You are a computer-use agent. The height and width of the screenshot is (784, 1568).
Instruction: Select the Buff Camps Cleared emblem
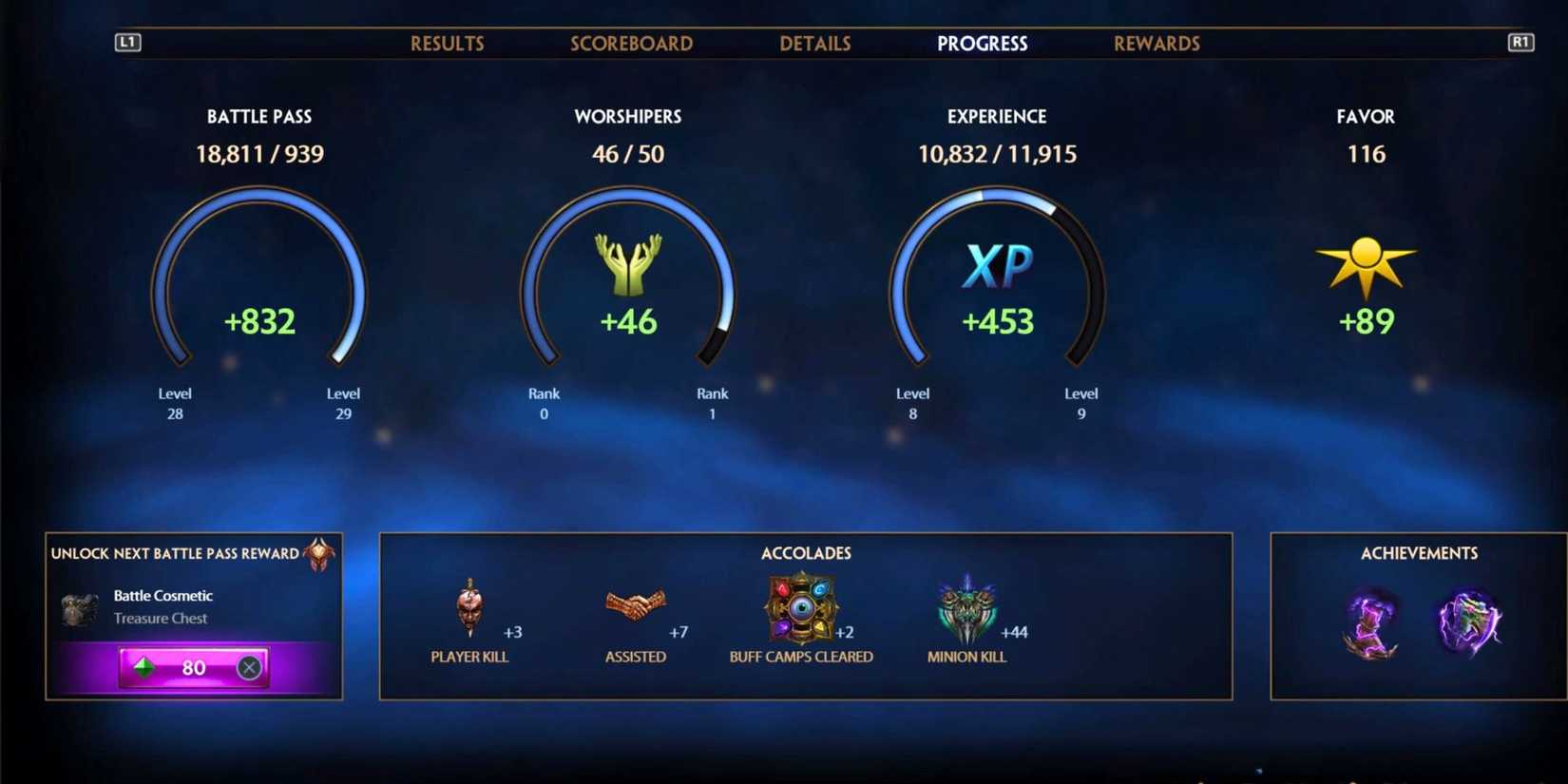click(x=801, y=608)
